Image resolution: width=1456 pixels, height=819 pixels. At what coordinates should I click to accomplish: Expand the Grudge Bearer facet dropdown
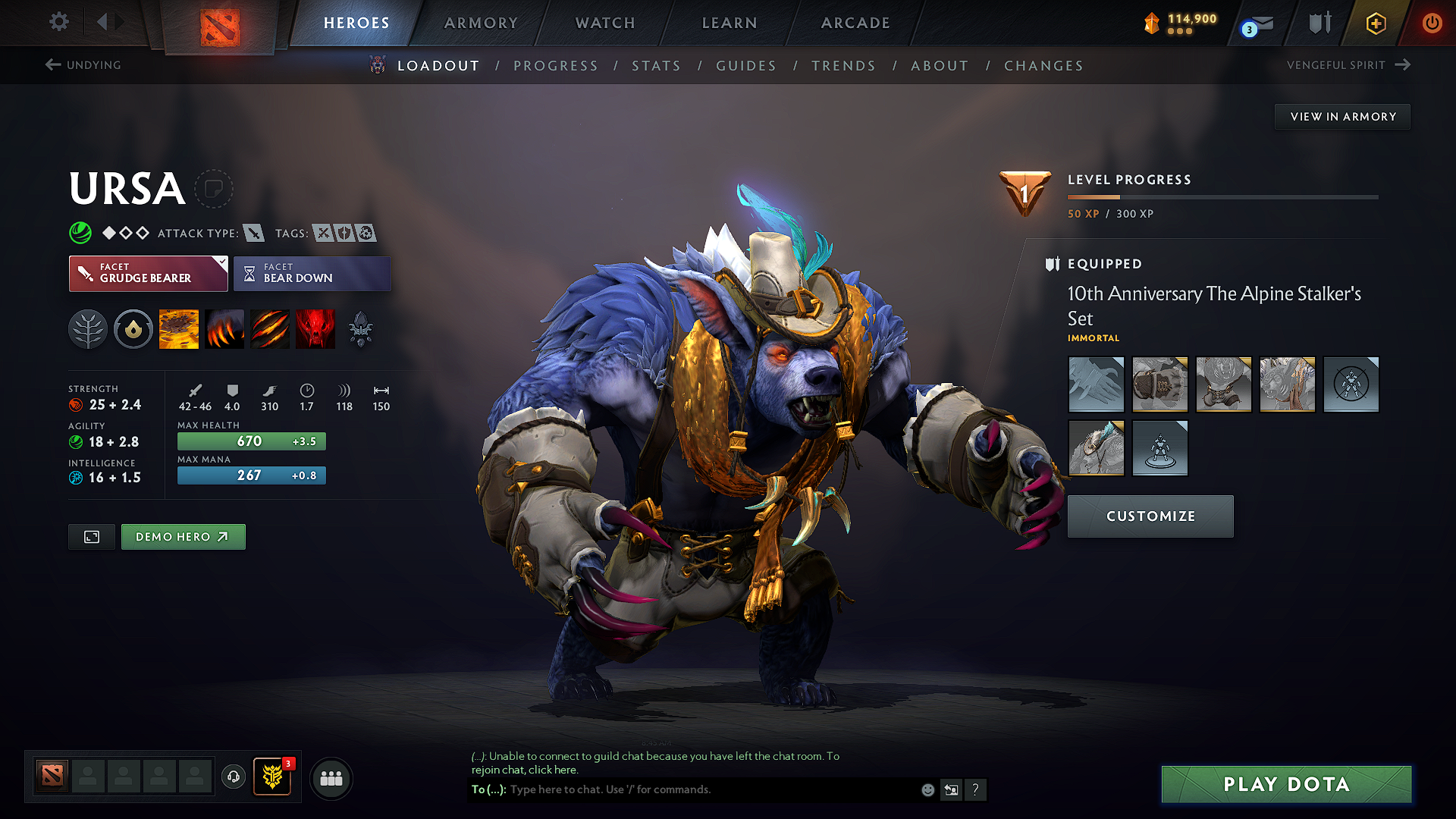pos(221,264)
